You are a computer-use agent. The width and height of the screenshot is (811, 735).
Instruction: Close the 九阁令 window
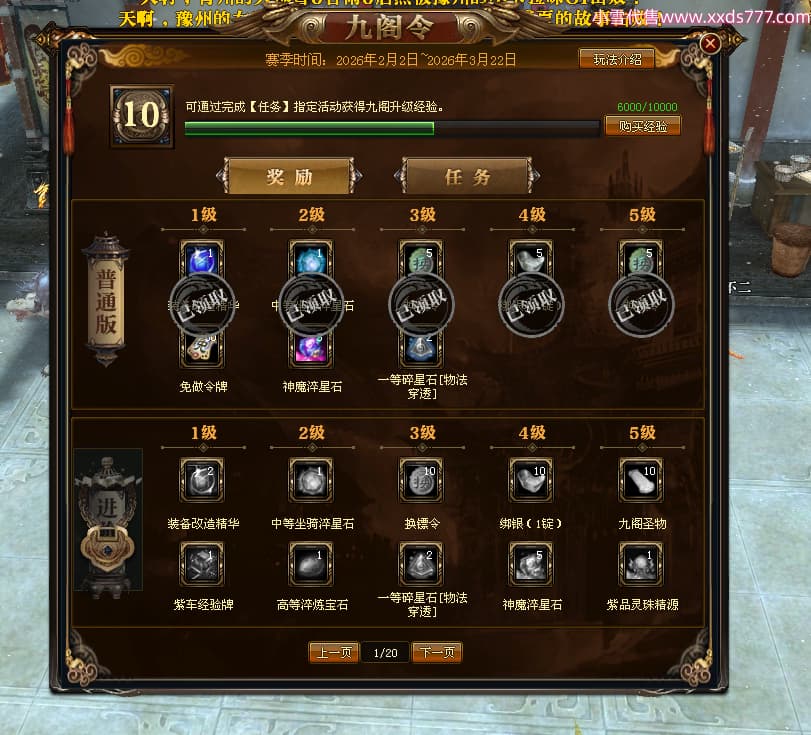point(710,44)
